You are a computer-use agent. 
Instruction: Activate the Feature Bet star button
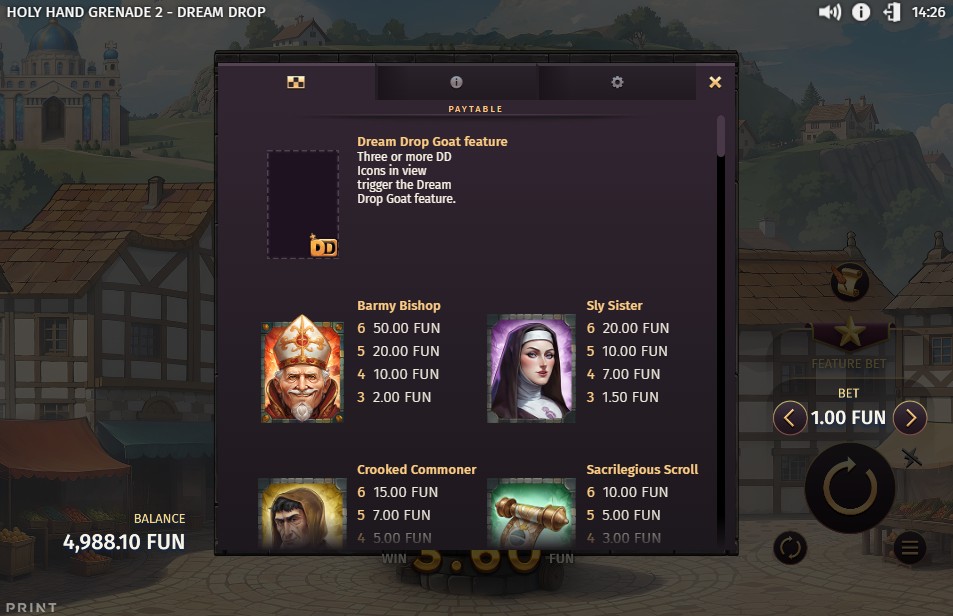click(x=850, y=333)
